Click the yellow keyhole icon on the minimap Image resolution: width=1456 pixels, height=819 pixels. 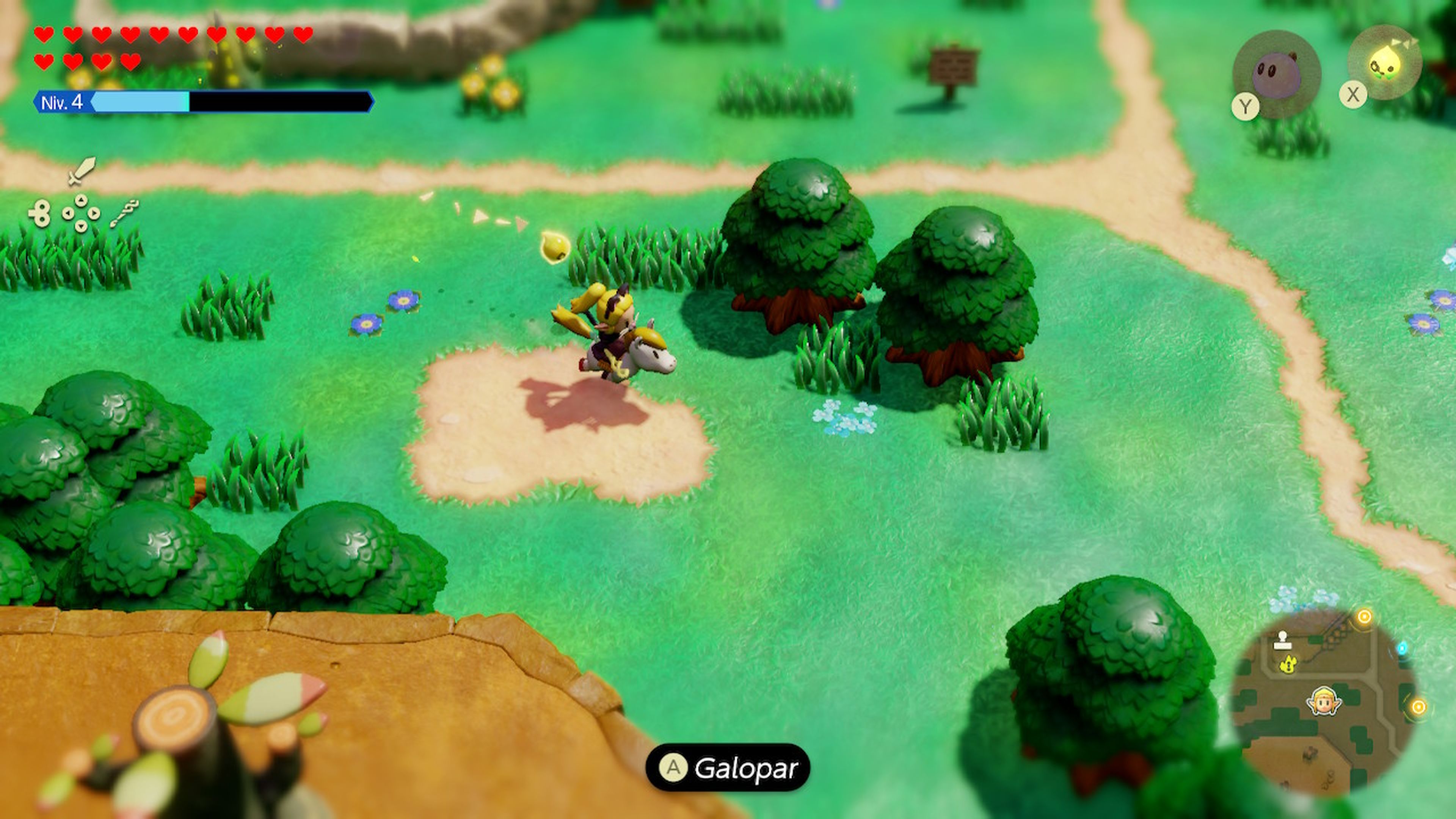pos(1288,665)
